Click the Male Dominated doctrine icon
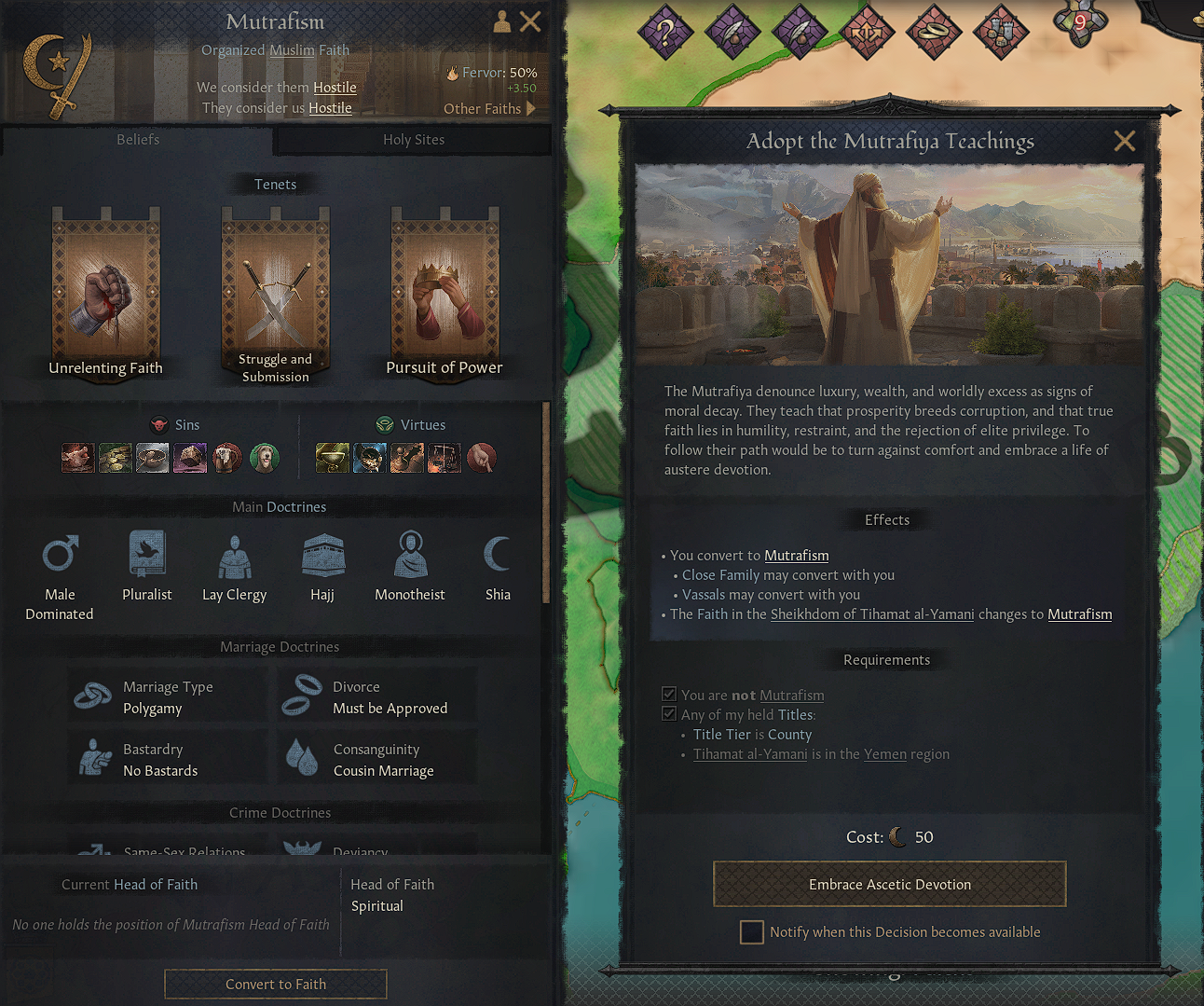Viewport: 1204px width, 1006px height. (x=59, y=553)
